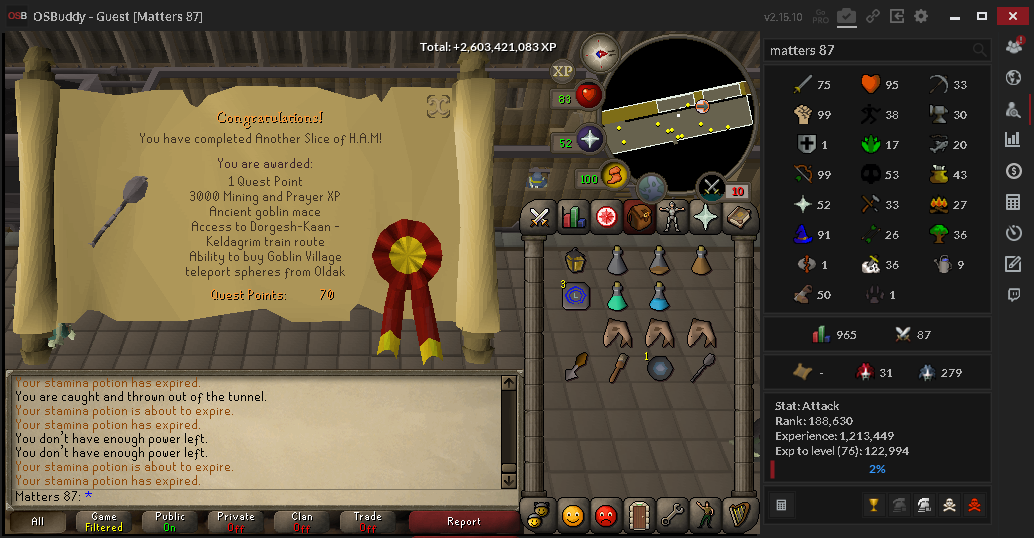Select the lantern in the inventory
The width and height of the screenshot is (1034, 538).
pyautogui.click(x=575, y=261)
